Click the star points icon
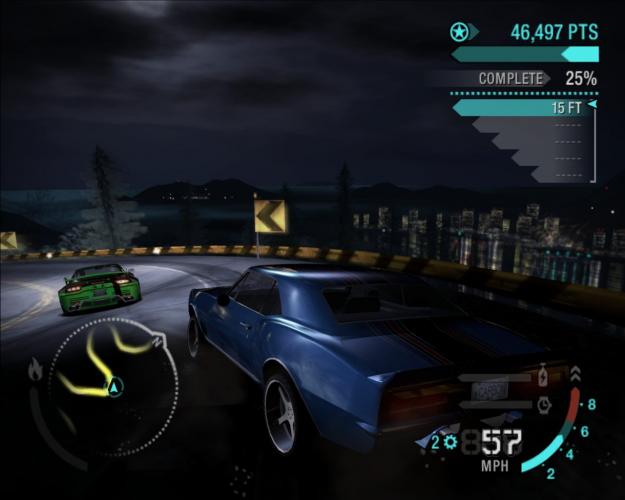Viewport: 625px width, 500px height. (x=460, y=31)
